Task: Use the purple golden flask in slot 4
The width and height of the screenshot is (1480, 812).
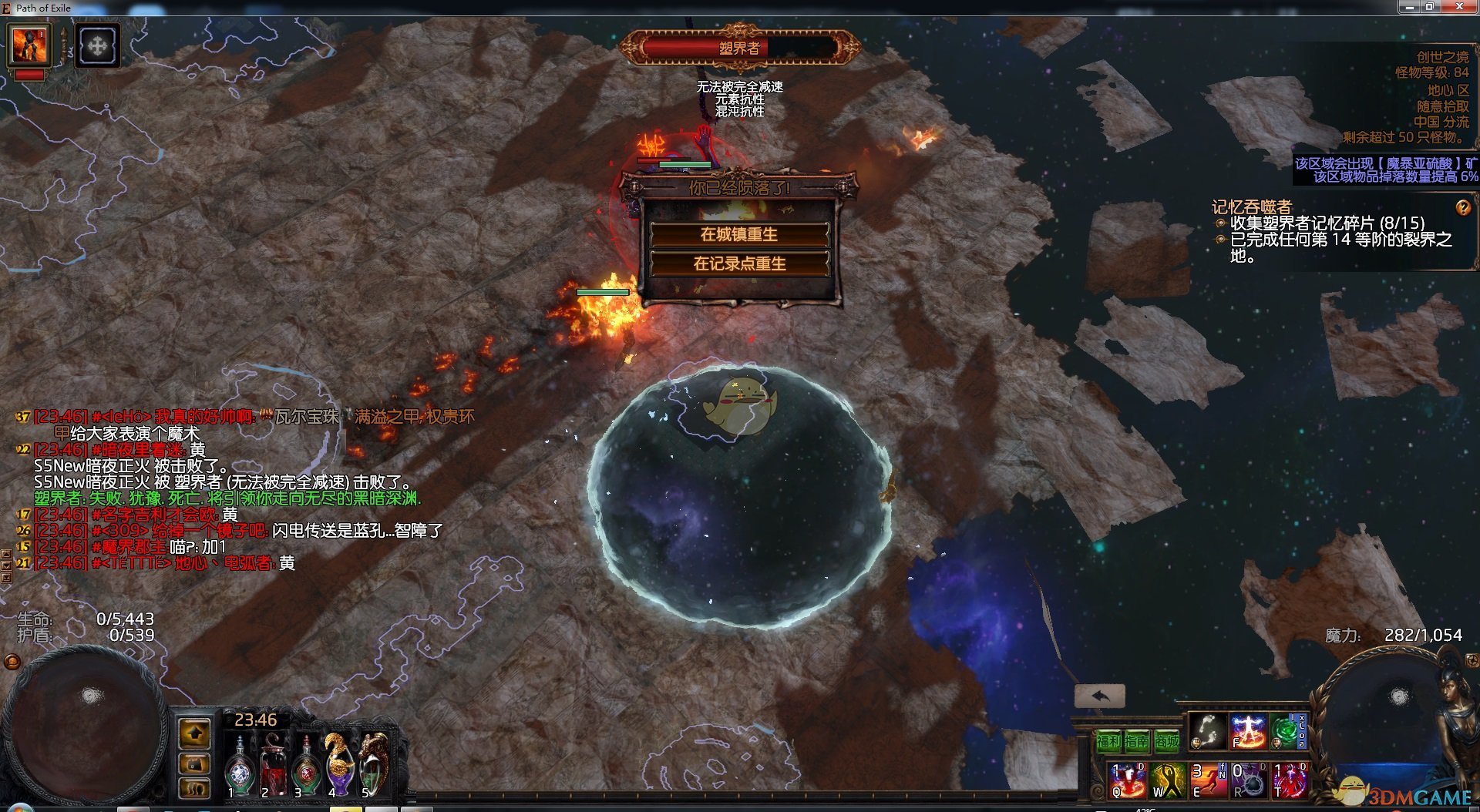Action: click(339, 765)
